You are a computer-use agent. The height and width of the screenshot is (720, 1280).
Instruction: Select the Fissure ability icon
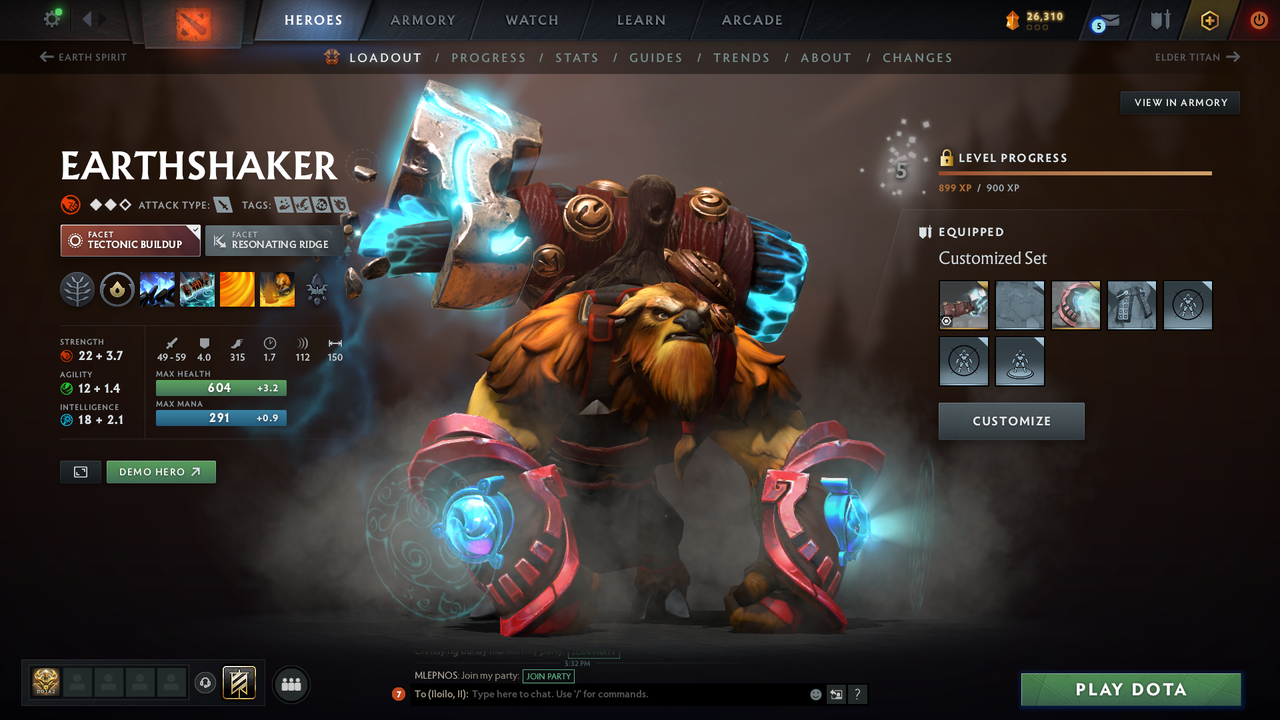pyautogui.click(x=158, y=289)
